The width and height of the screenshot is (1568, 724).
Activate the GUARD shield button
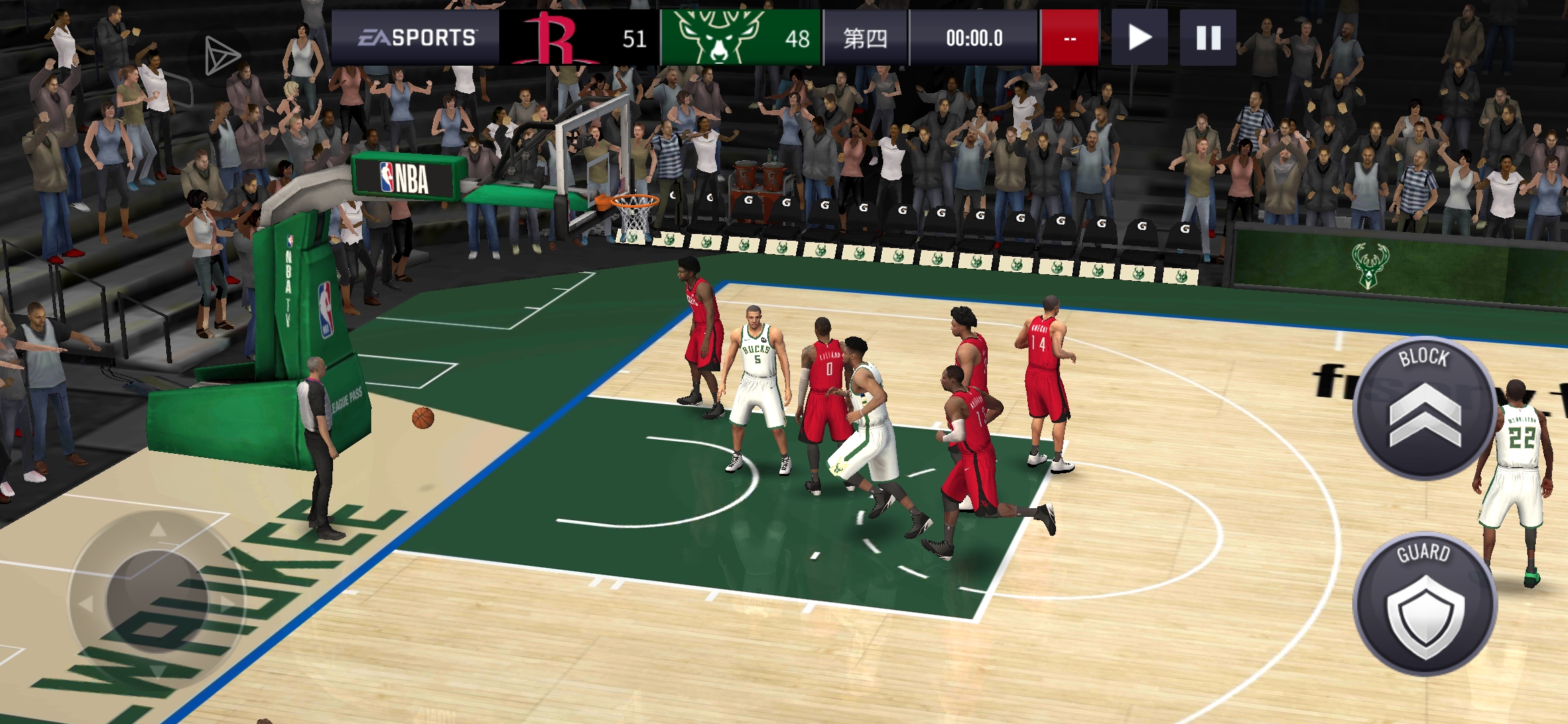1425,604
